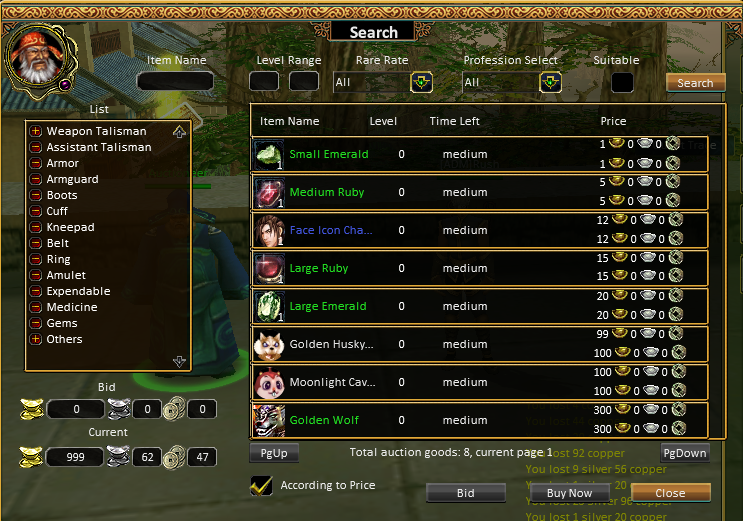Close the auction search window
The image size is (743, 521).
[670, 493]
